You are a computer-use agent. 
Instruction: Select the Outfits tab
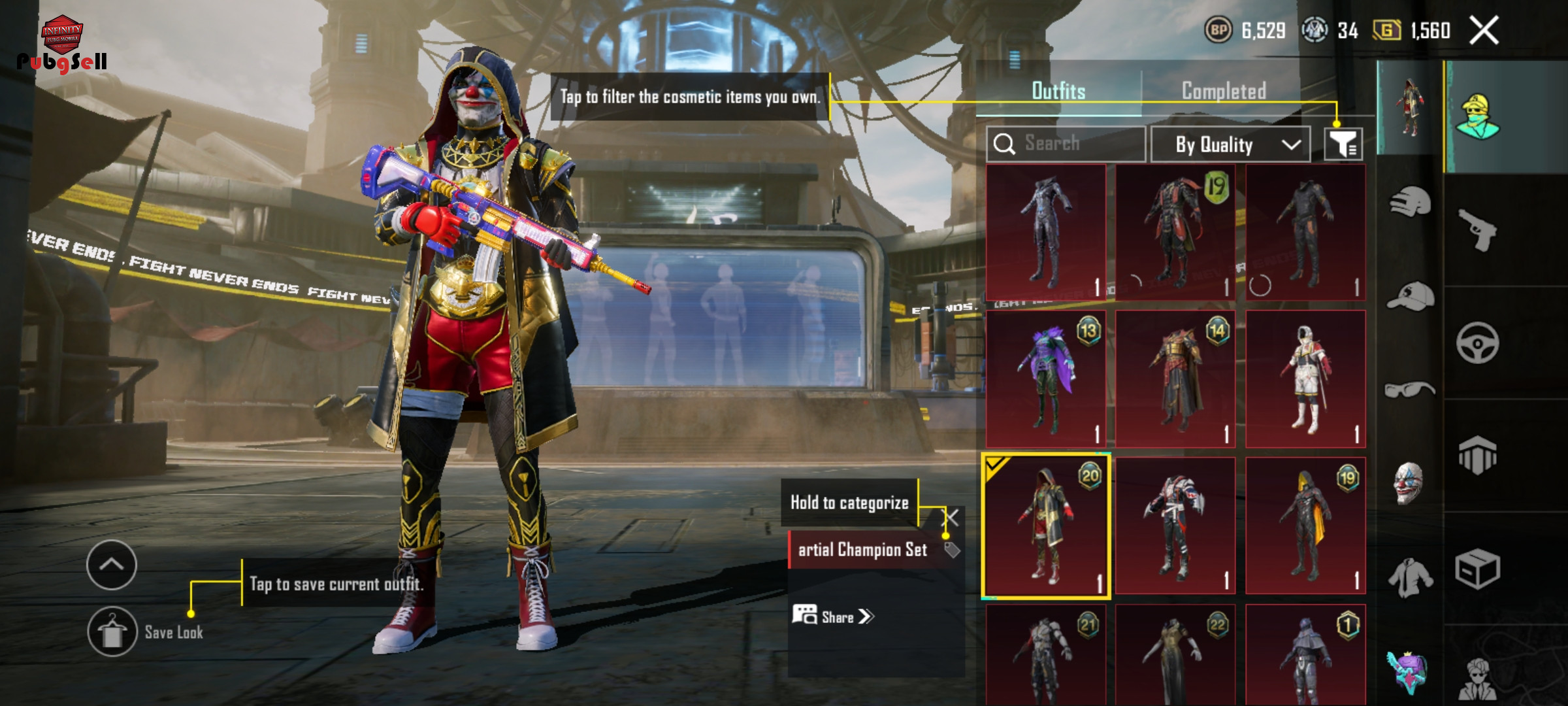pos(1058,91)
